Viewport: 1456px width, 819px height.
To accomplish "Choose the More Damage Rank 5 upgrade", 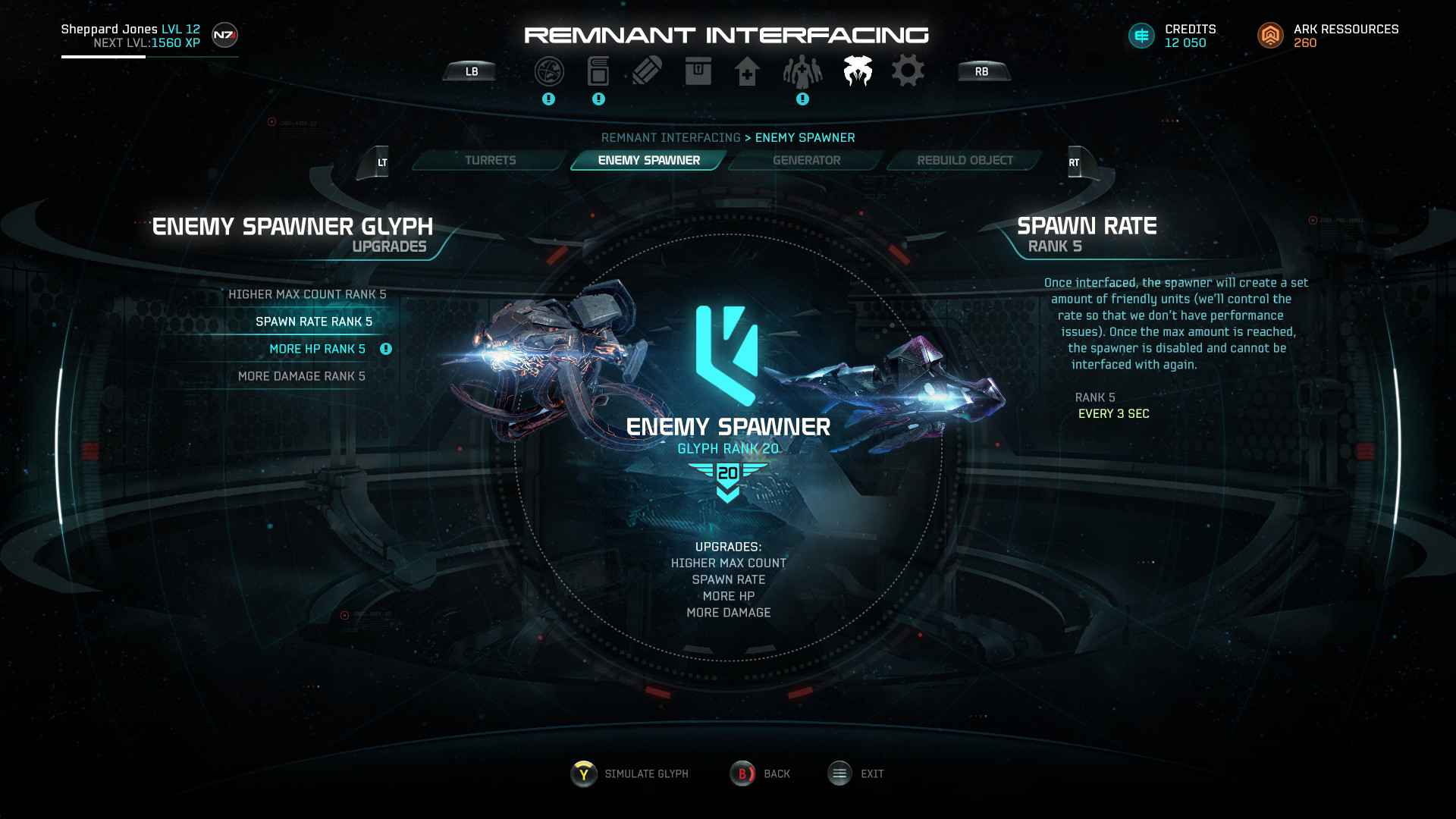I will 301,376.
